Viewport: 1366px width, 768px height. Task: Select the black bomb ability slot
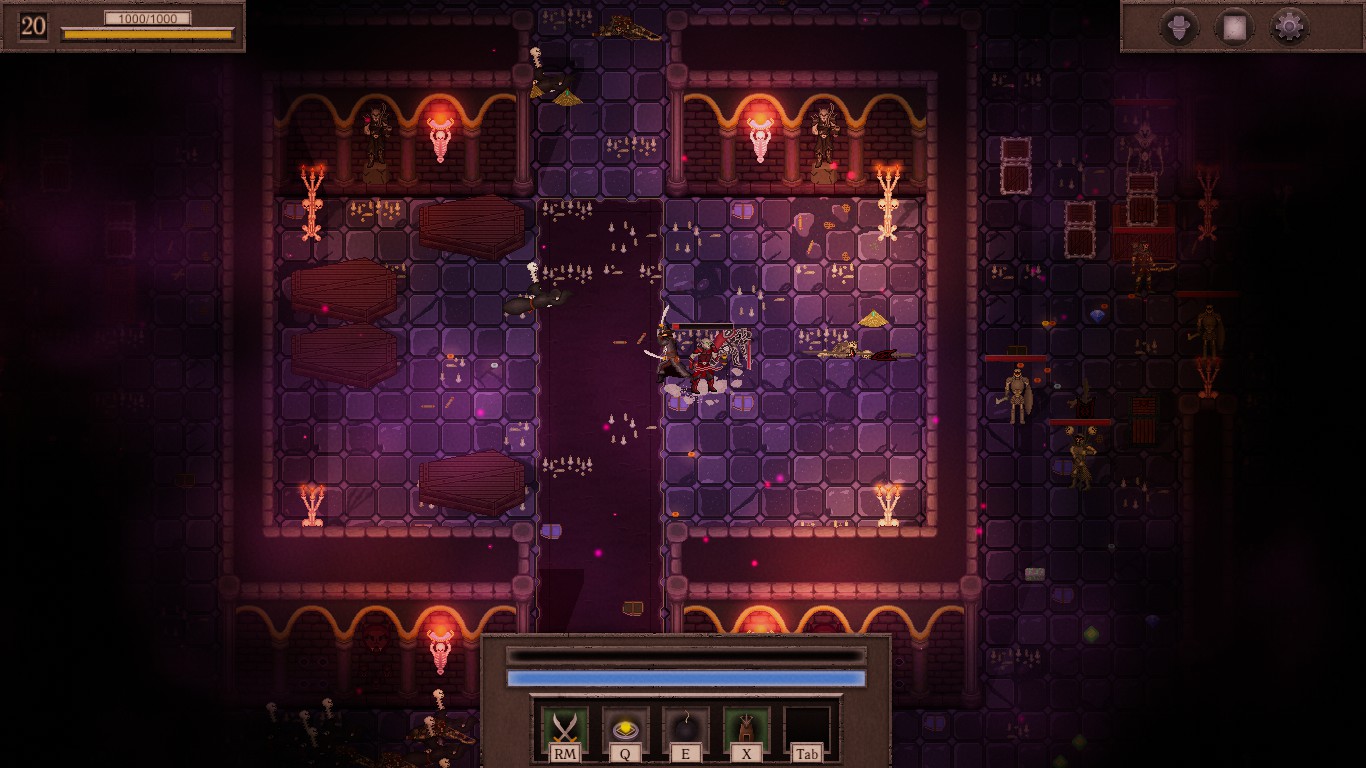click(686, 729)
